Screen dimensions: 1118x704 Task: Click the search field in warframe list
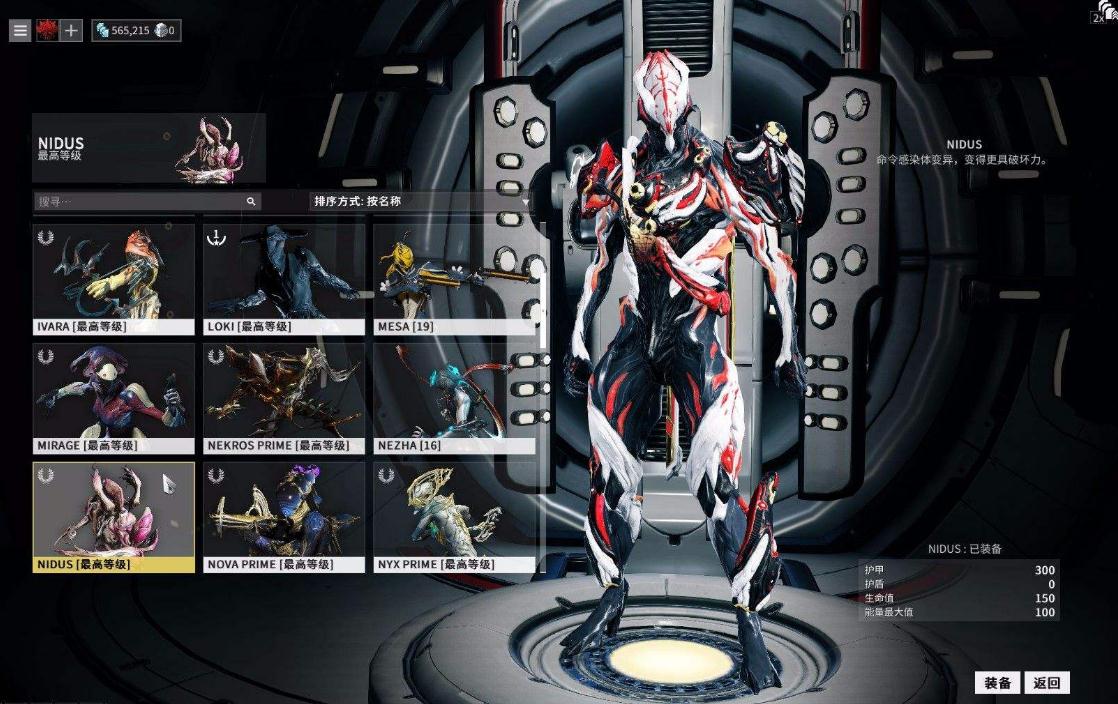coord(140,201)
